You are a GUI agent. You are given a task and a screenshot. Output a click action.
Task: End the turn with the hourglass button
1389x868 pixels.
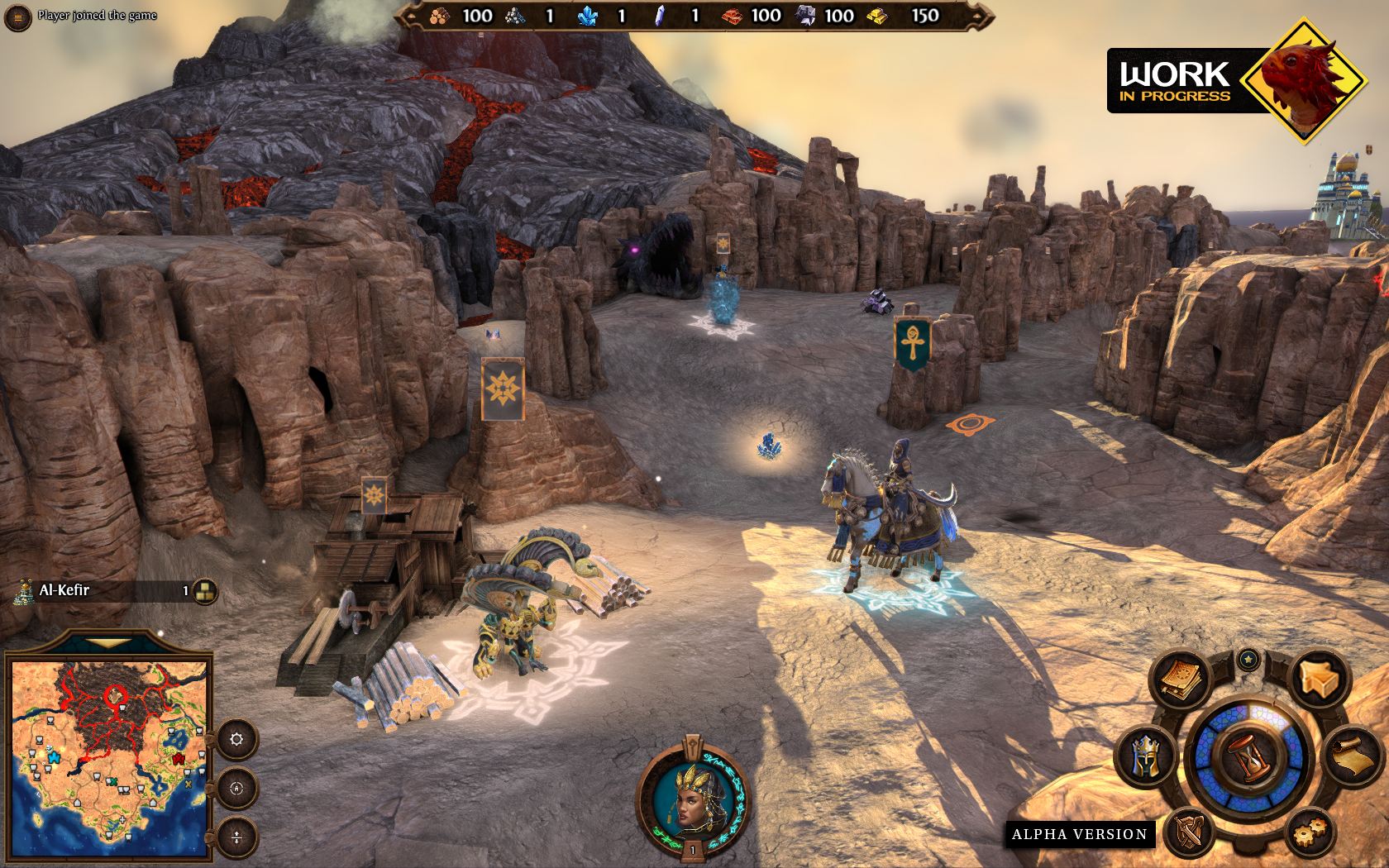(x=1248, y=756)
